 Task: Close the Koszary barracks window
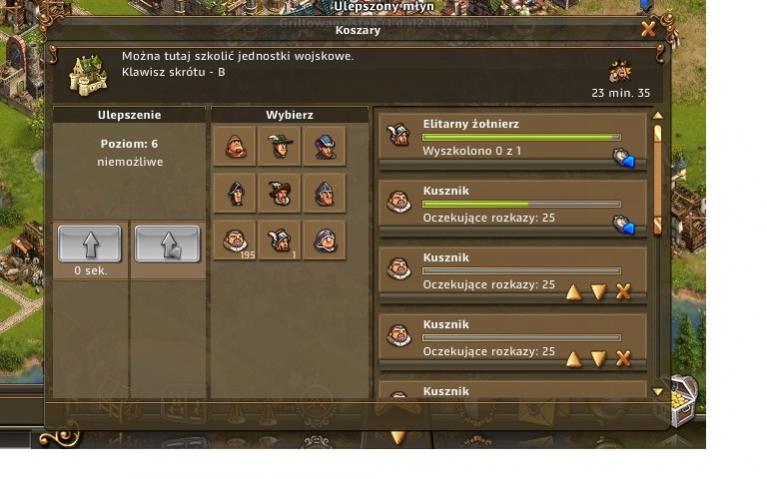tap(648, 29)
